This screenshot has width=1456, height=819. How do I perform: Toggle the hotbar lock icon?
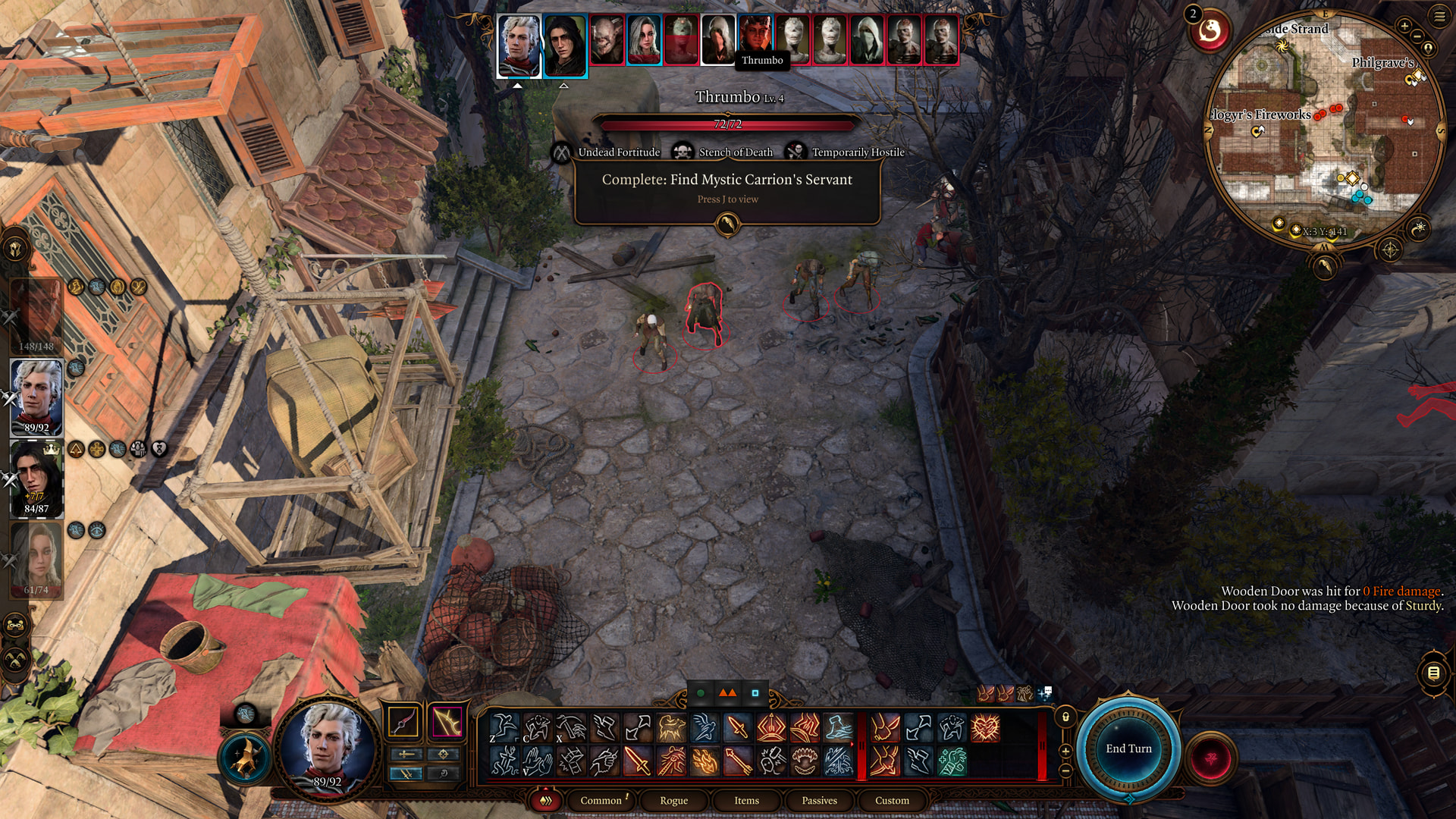click(1065, 717)
